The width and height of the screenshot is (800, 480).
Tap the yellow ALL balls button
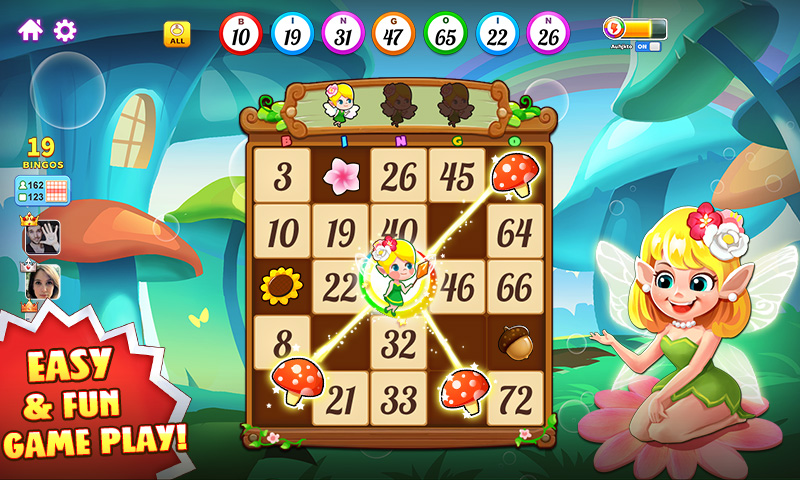click(177, 34)
